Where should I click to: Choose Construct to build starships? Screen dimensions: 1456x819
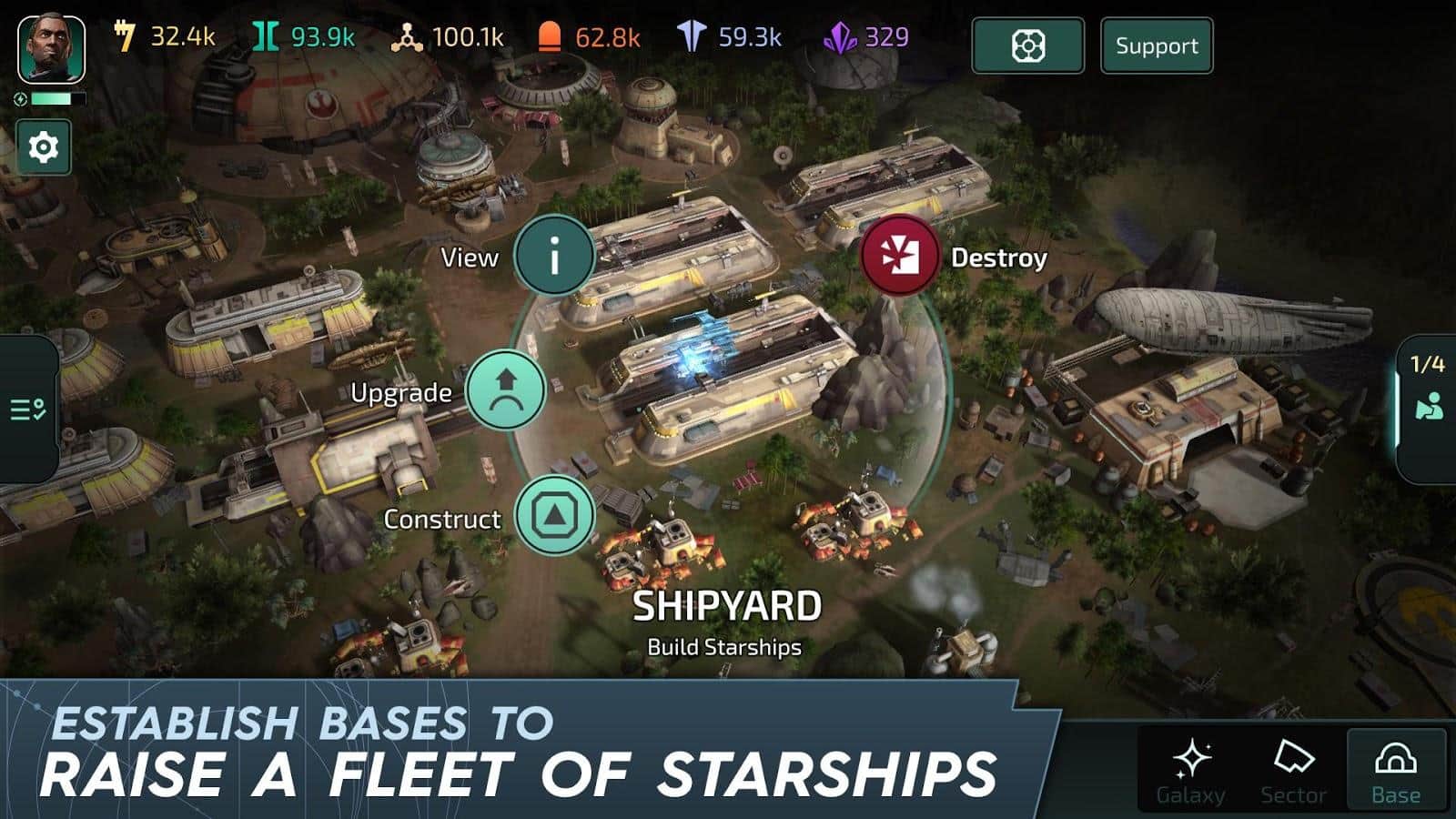click(x=554, y=516)
